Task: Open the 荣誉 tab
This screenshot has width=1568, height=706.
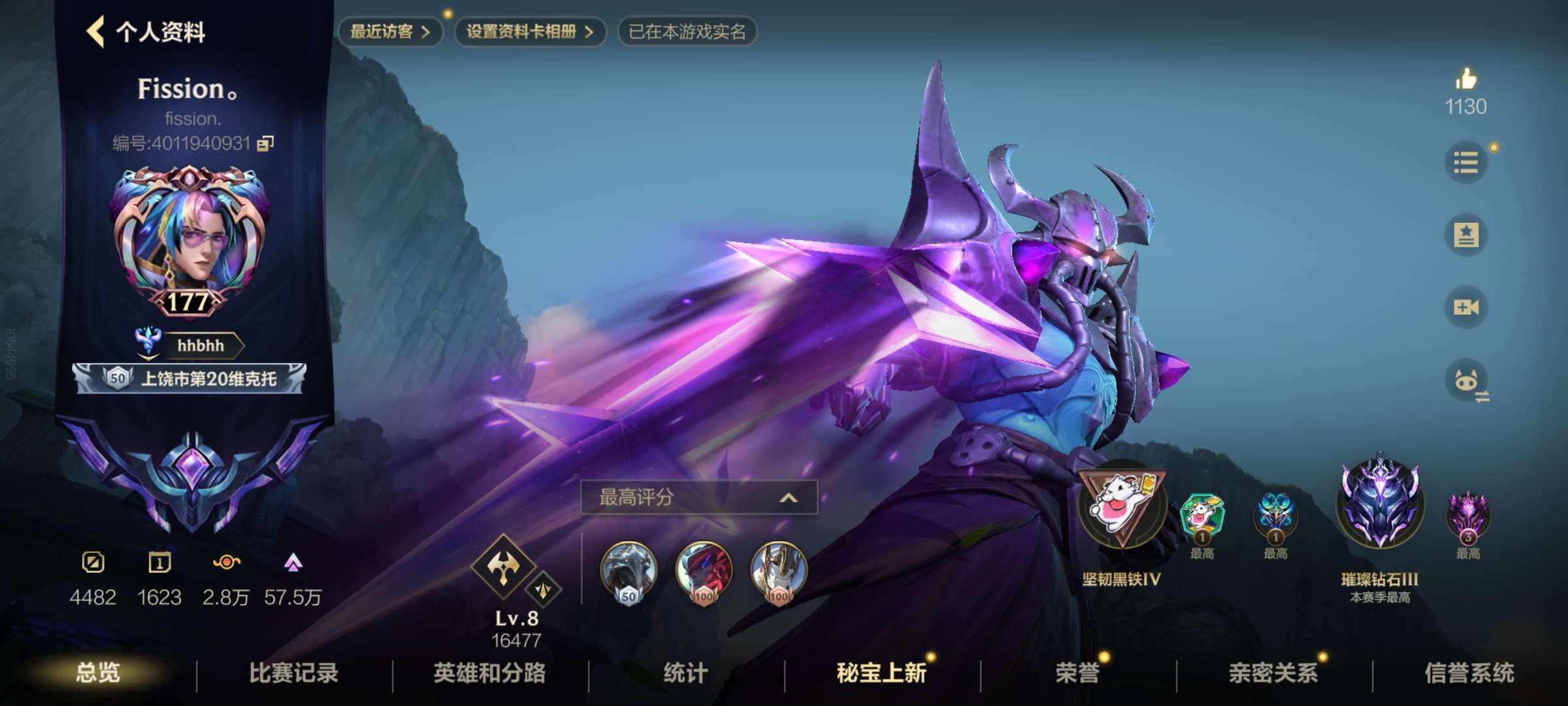Action: 1077,673
